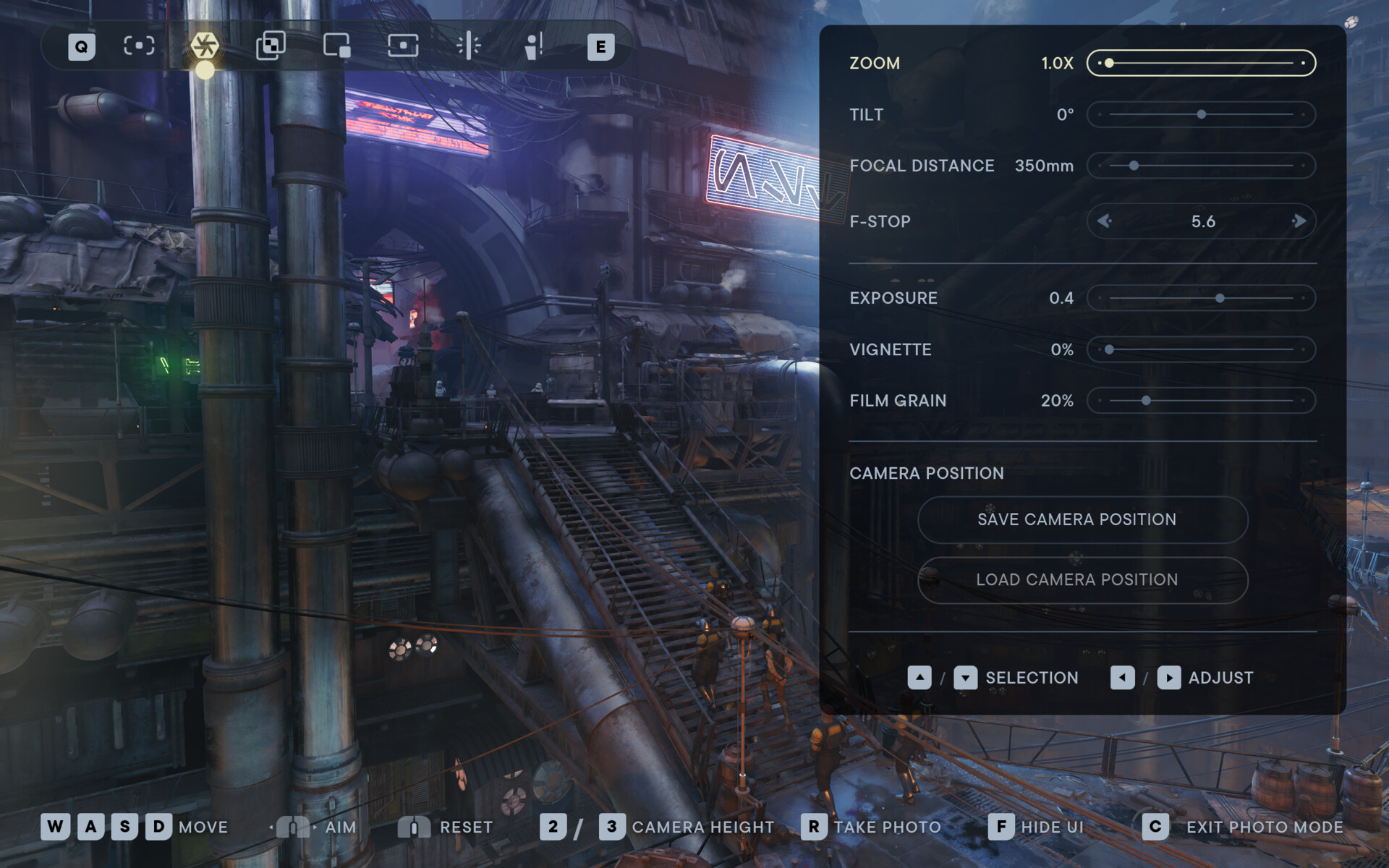
Task: Decrease F-Stop with the left arrow
Action: (x=1104, y=221)
